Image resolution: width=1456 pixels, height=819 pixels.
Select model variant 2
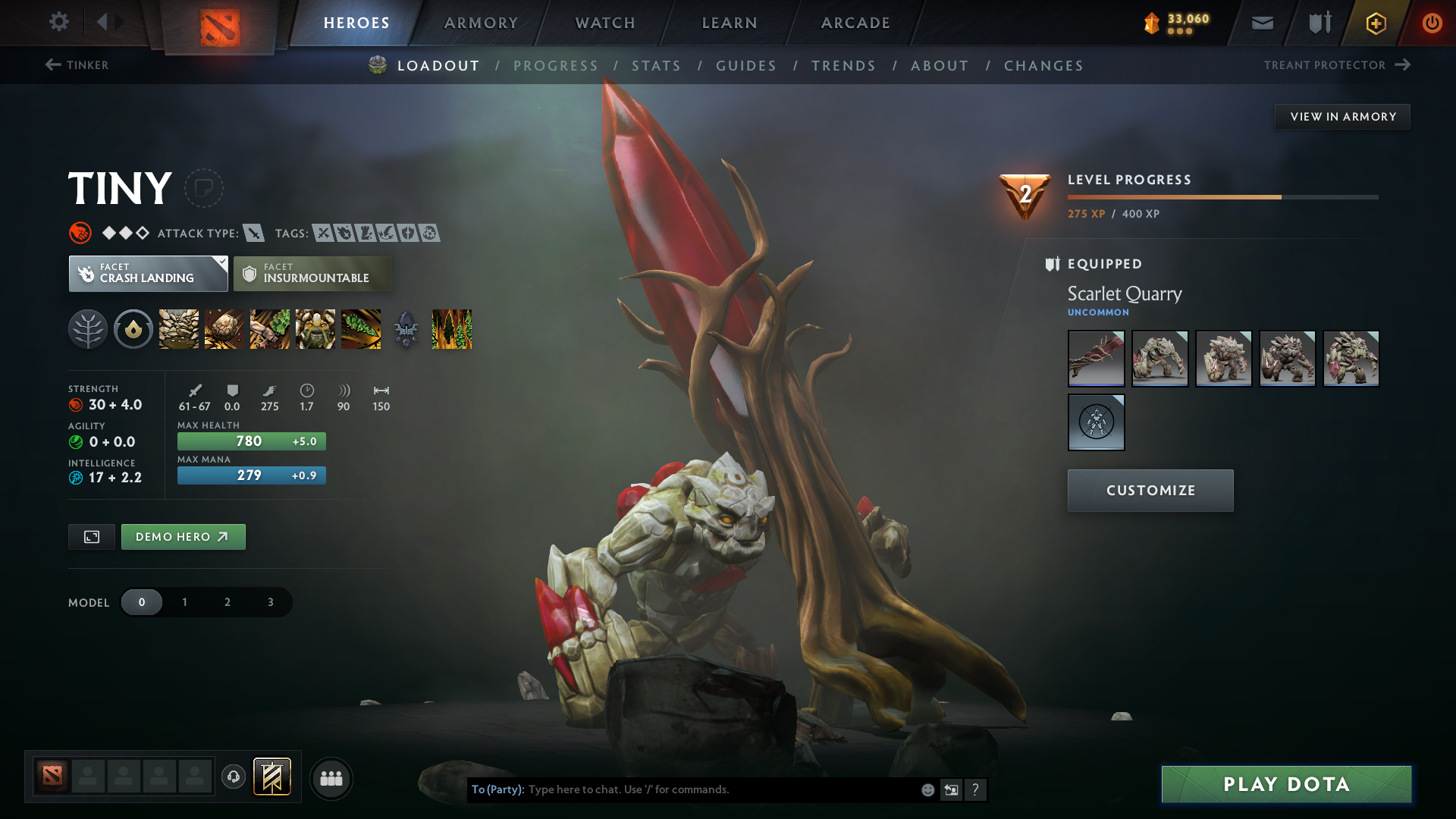tap(227, 602)
